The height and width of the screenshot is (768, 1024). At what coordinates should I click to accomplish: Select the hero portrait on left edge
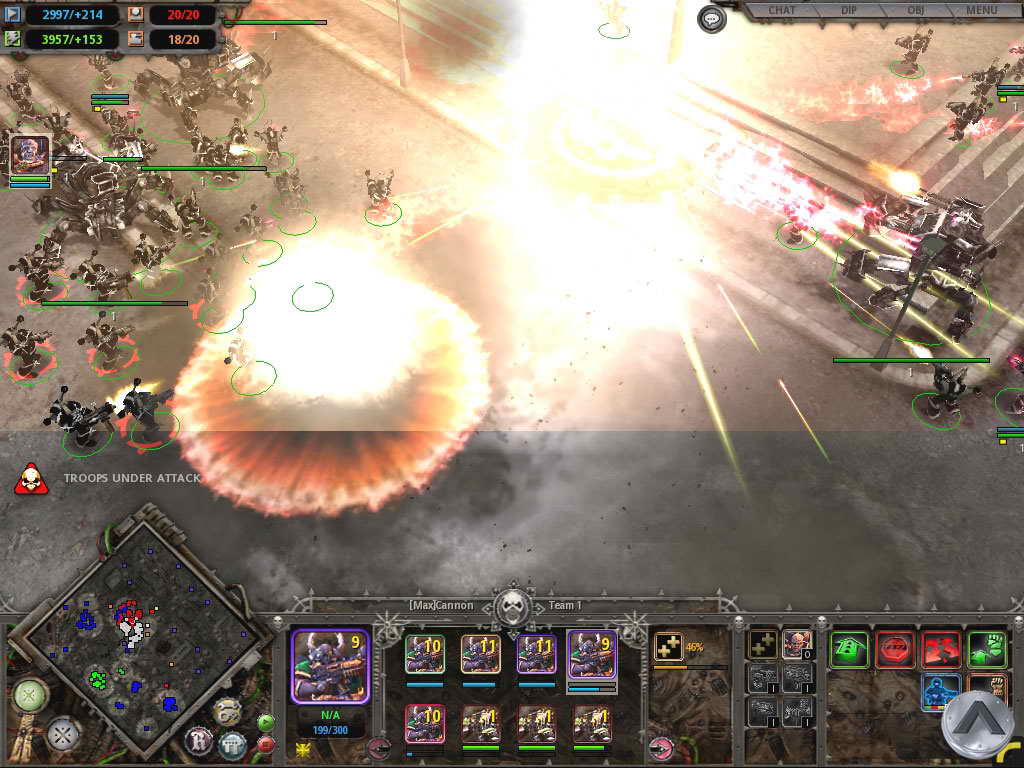29,156
